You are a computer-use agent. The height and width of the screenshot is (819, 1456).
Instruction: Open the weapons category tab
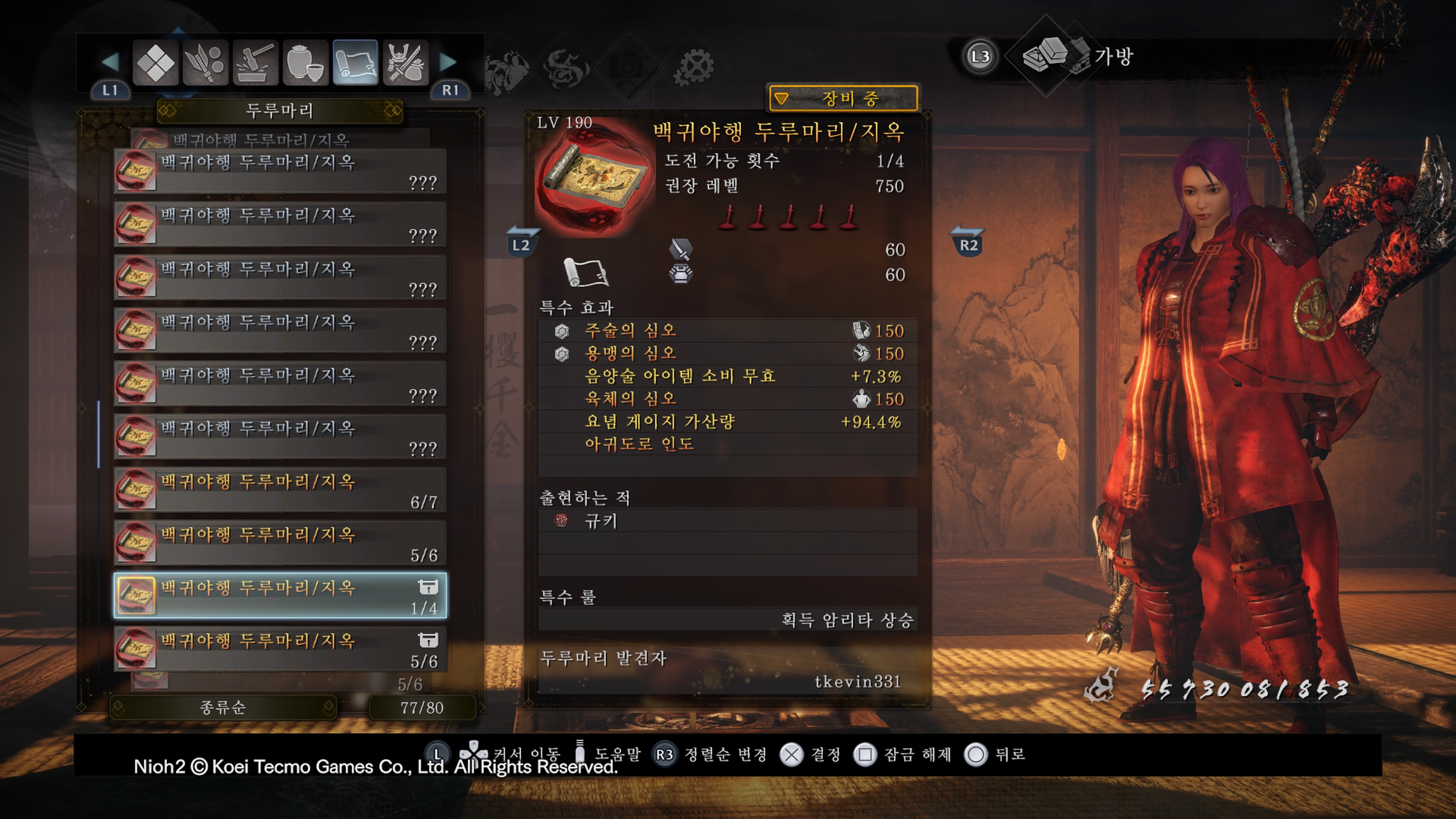pos(205,62)
